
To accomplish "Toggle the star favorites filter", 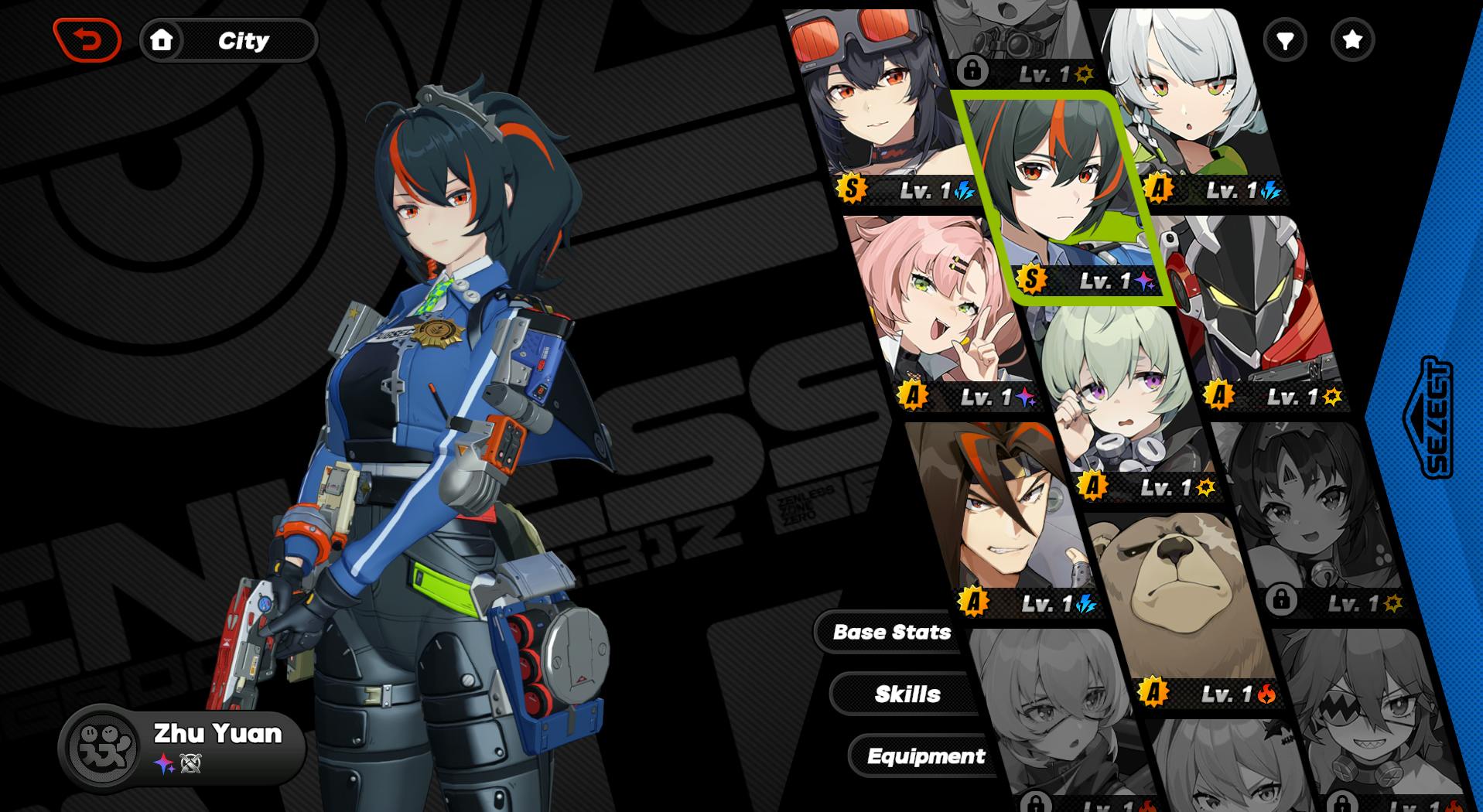I will click(1352, 40).
